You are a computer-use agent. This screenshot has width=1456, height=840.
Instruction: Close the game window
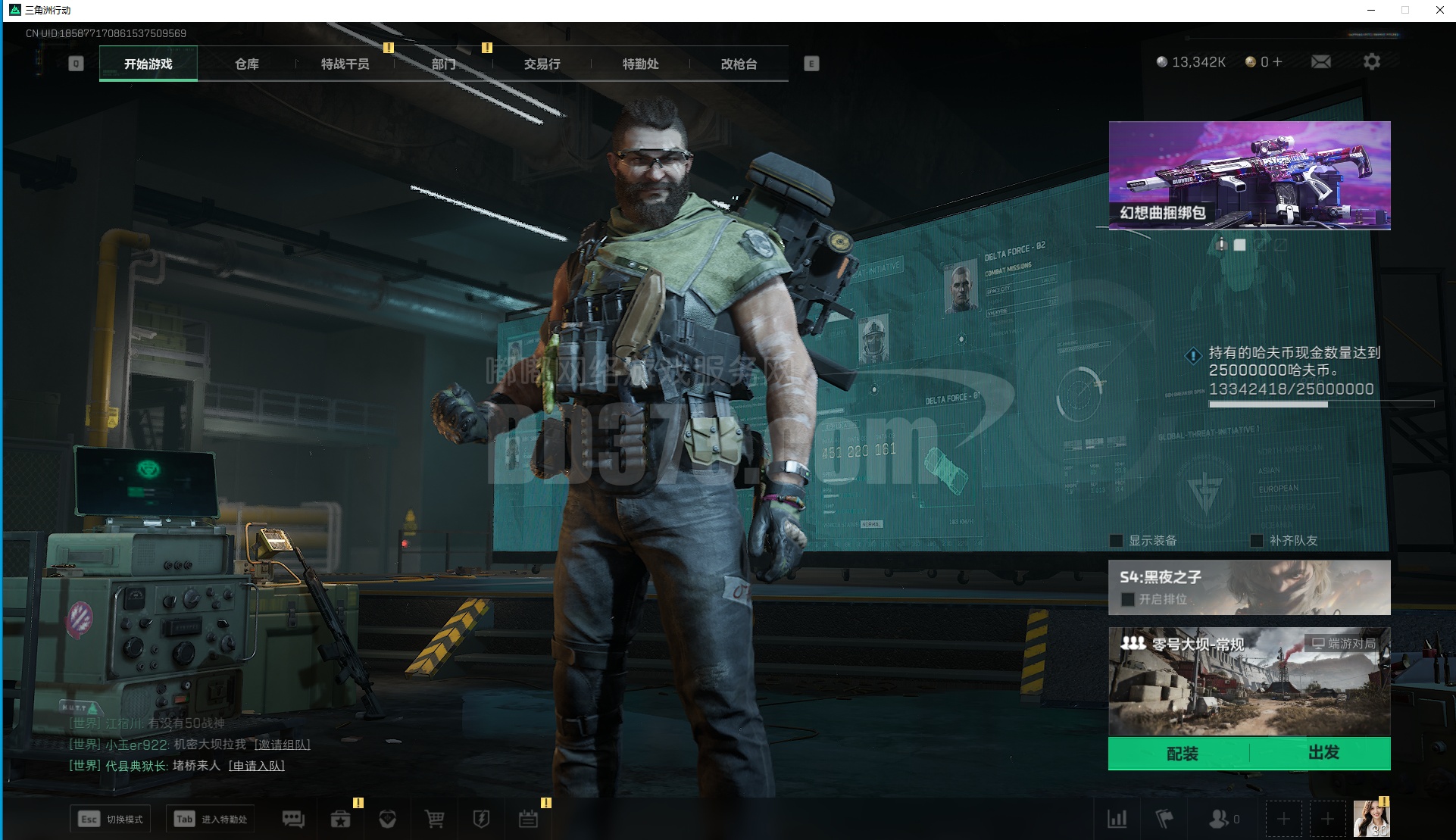(x=1439, y=10)
